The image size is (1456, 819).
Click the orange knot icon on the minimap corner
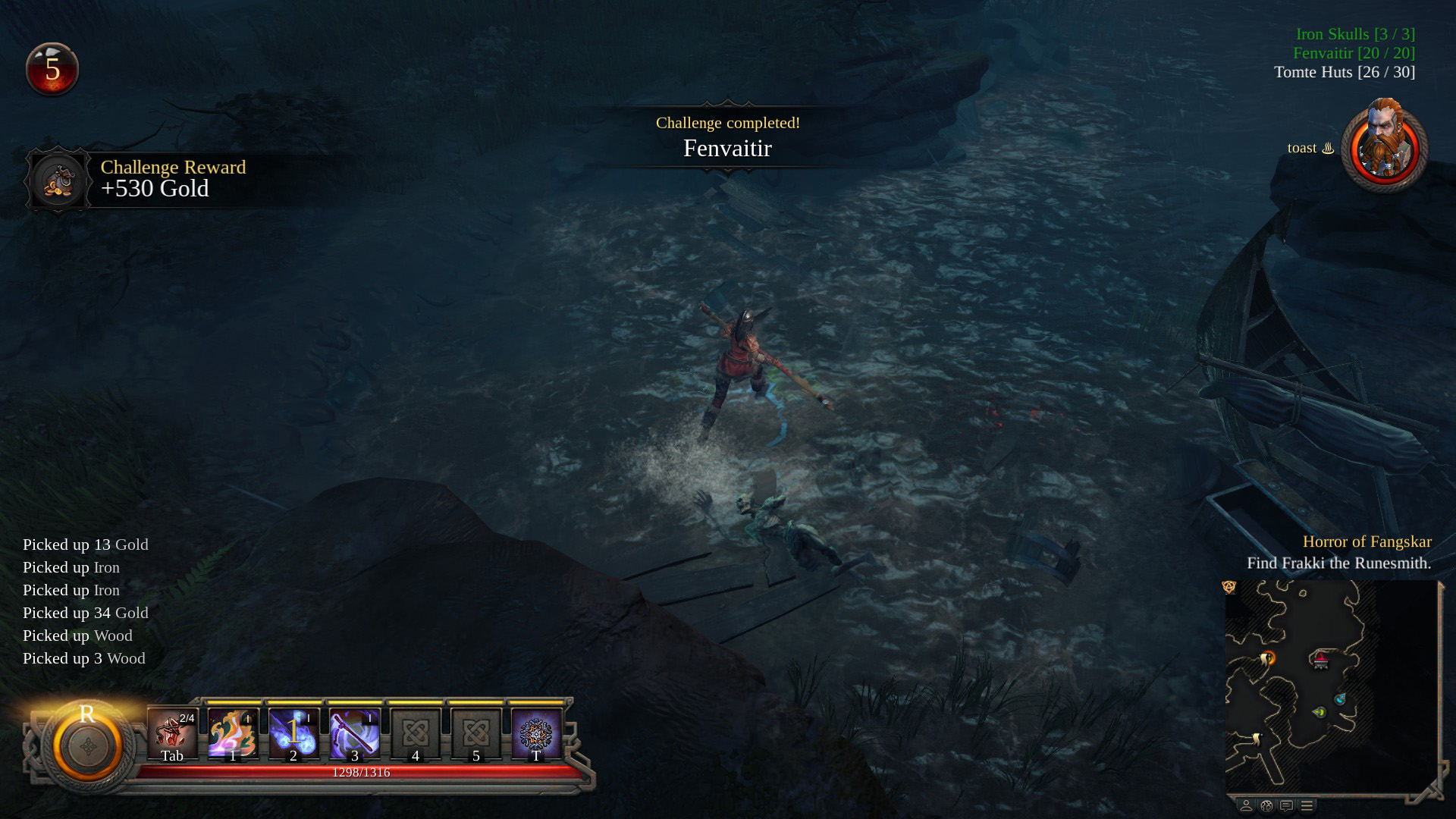(1229, 587)
